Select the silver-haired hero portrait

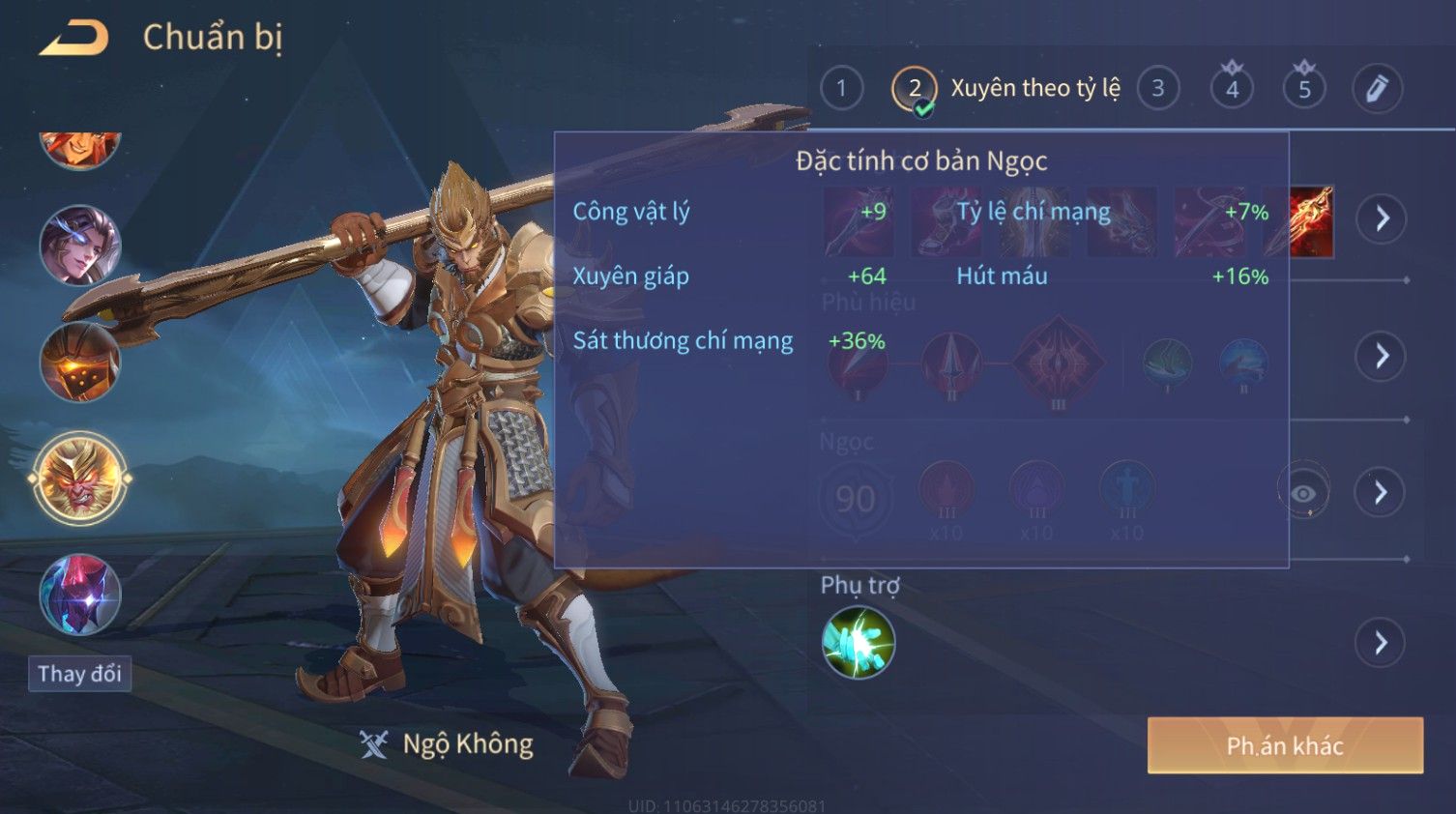click(x=79, y=246)
